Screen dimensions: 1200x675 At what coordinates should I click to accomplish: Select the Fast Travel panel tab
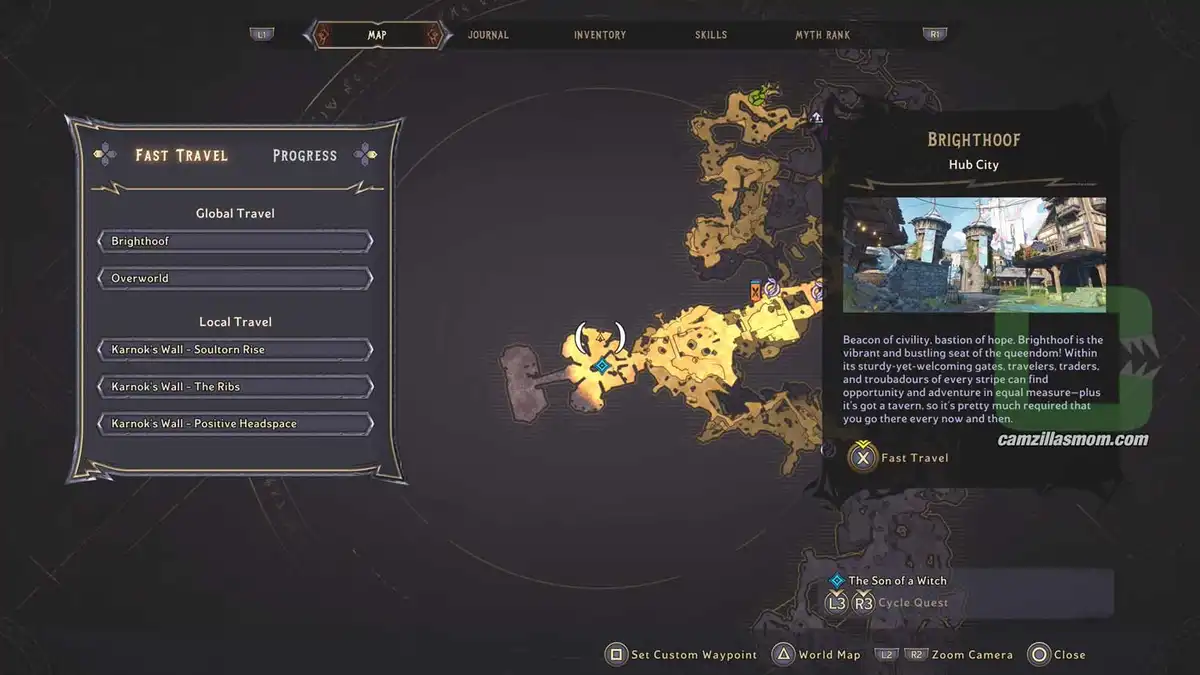182,155
